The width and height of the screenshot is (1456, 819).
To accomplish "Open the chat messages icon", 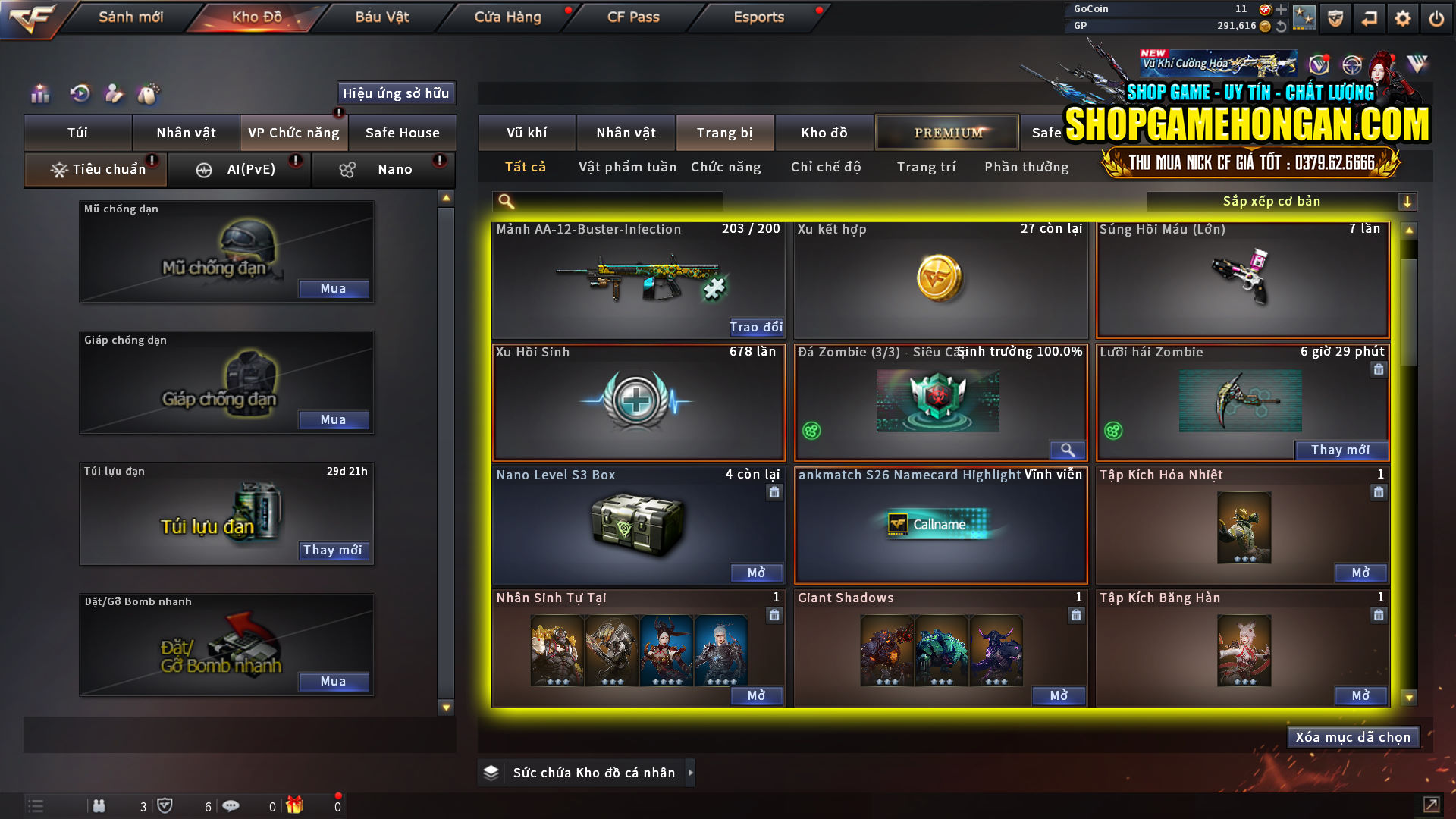I will [231, 806].
